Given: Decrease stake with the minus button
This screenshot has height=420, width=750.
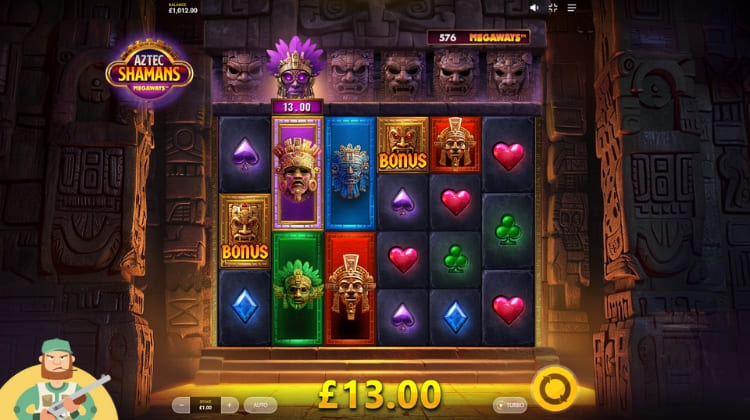Looking at the screenshot, I should click(183, 405).
